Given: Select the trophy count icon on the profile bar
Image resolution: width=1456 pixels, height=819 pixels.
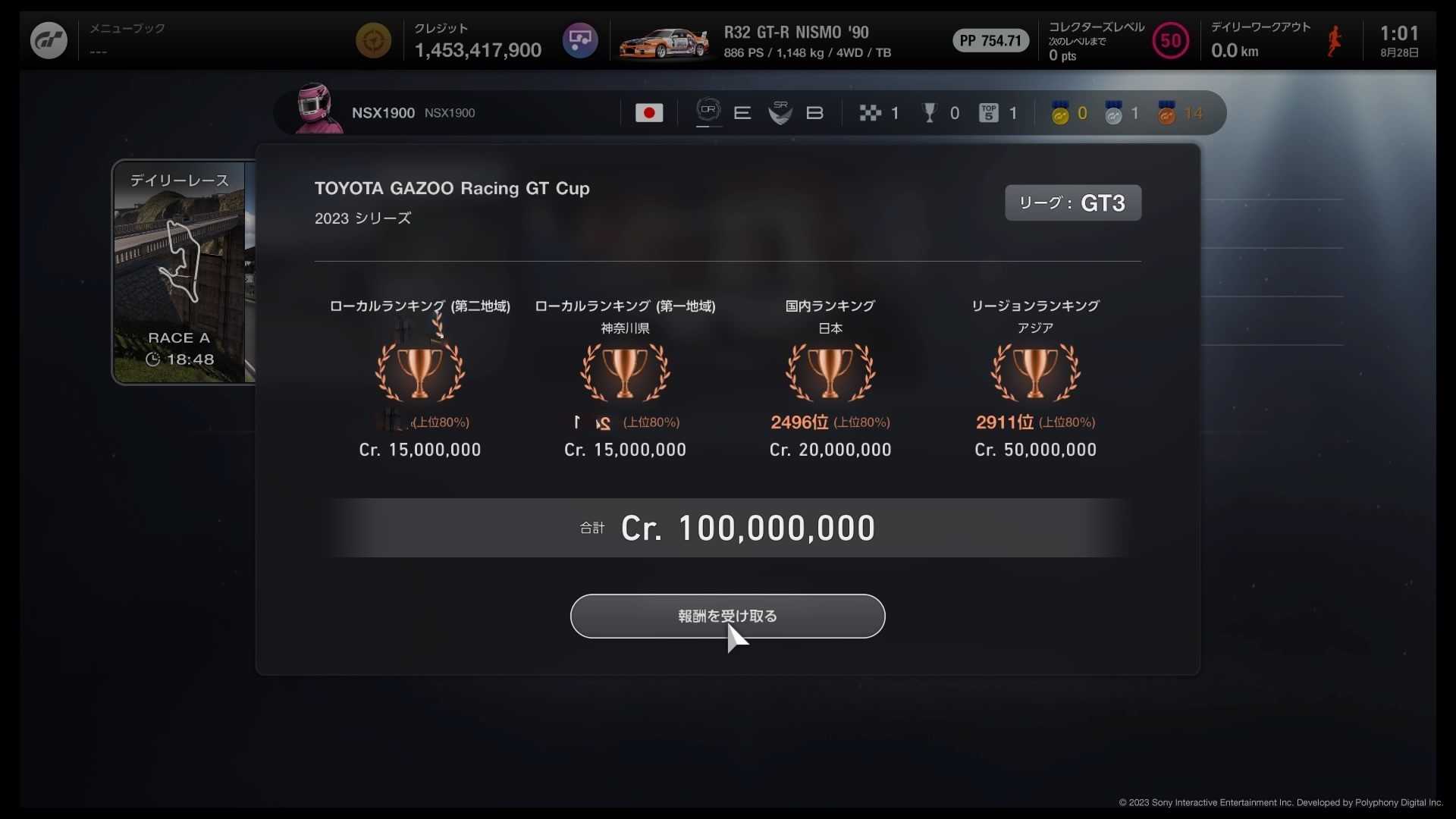Looking at the screenshot, I should 928,112.
